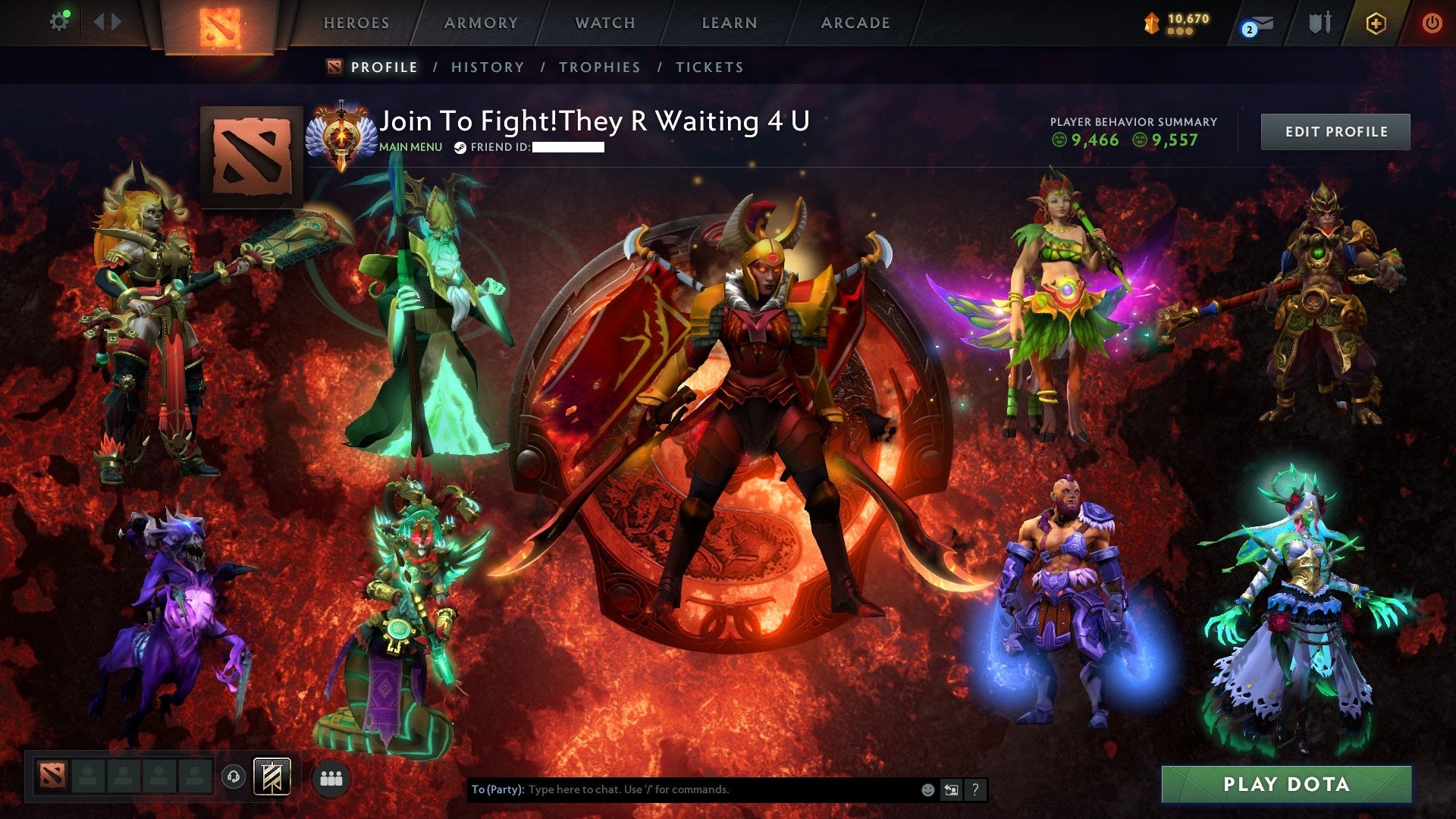Open voice chat headset settings
Image resolution: width=1456 pixels, height=819 pixels.
pyautogui.click(x=234, y=777)
